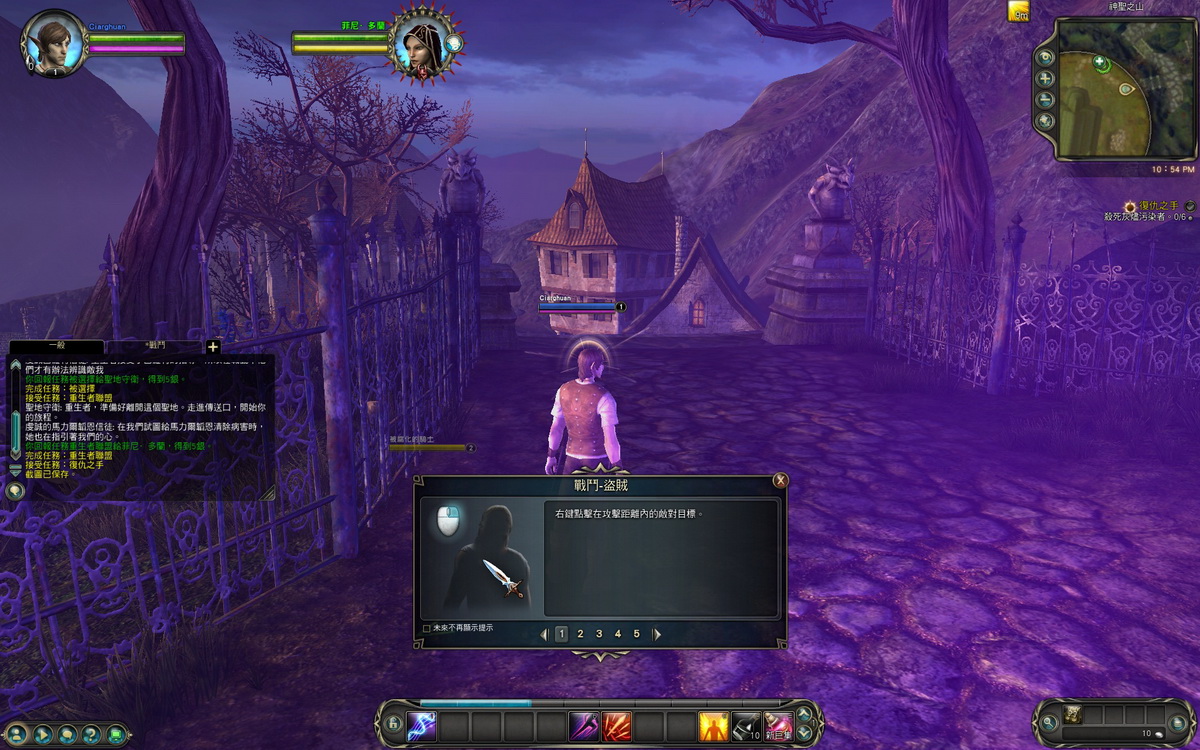Open the world map globe button
This screenshot has height=750, width=1200.
(x=1046, y=121)
